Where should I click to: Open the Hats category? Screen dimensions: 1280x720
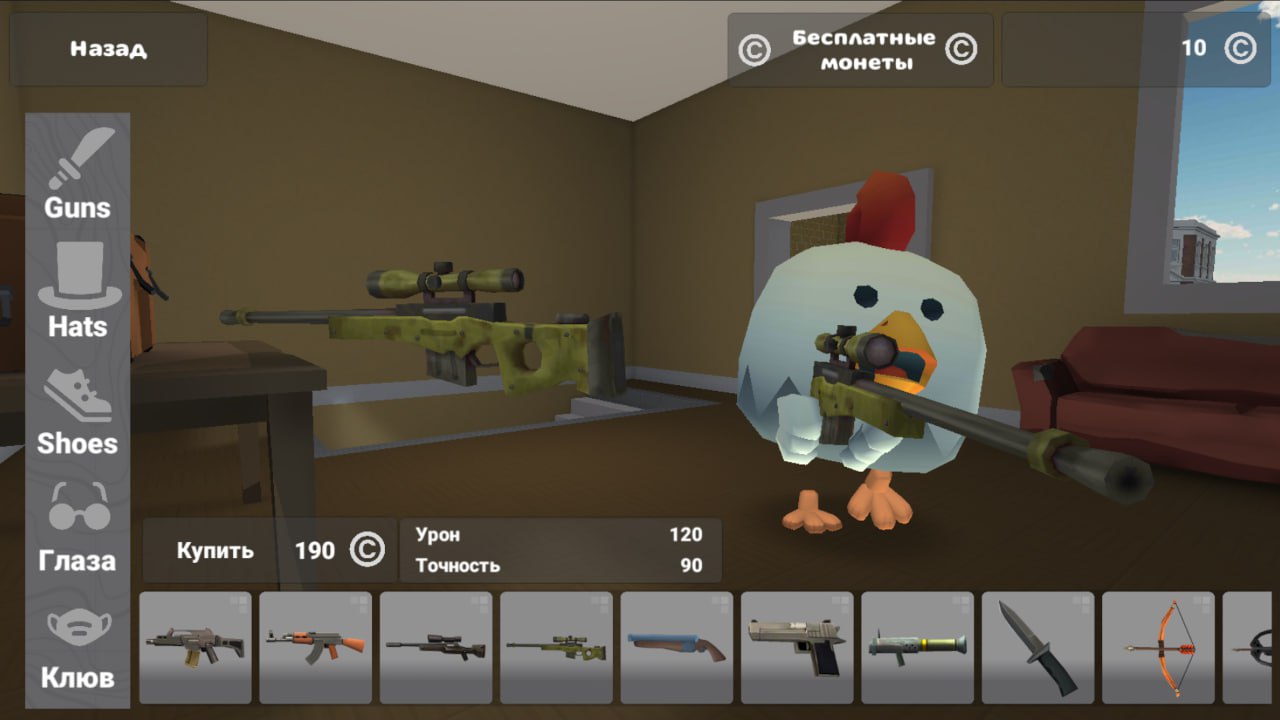click(78, 292)
